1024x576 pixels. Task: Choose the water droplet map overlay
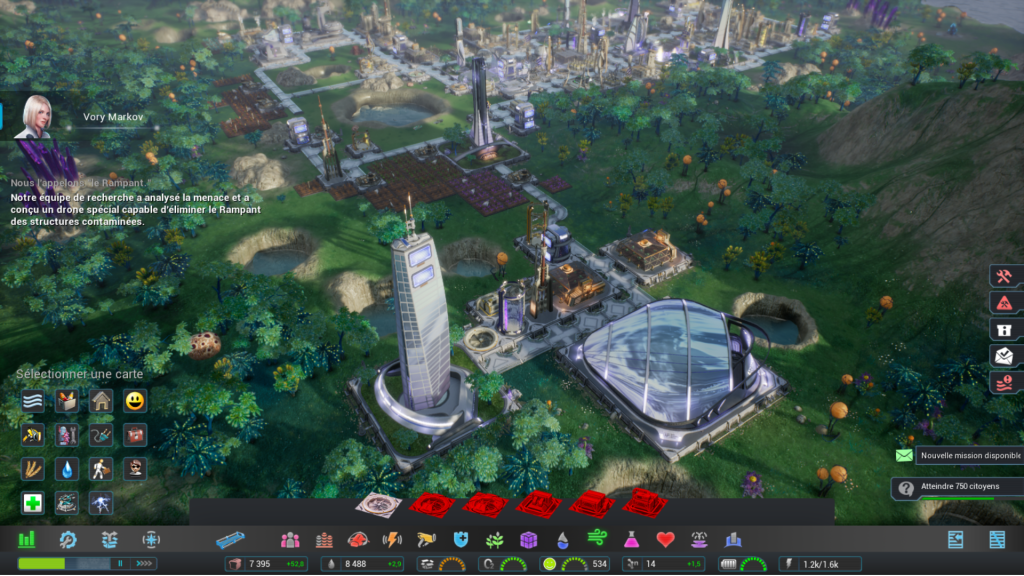(x=67, y=469)
